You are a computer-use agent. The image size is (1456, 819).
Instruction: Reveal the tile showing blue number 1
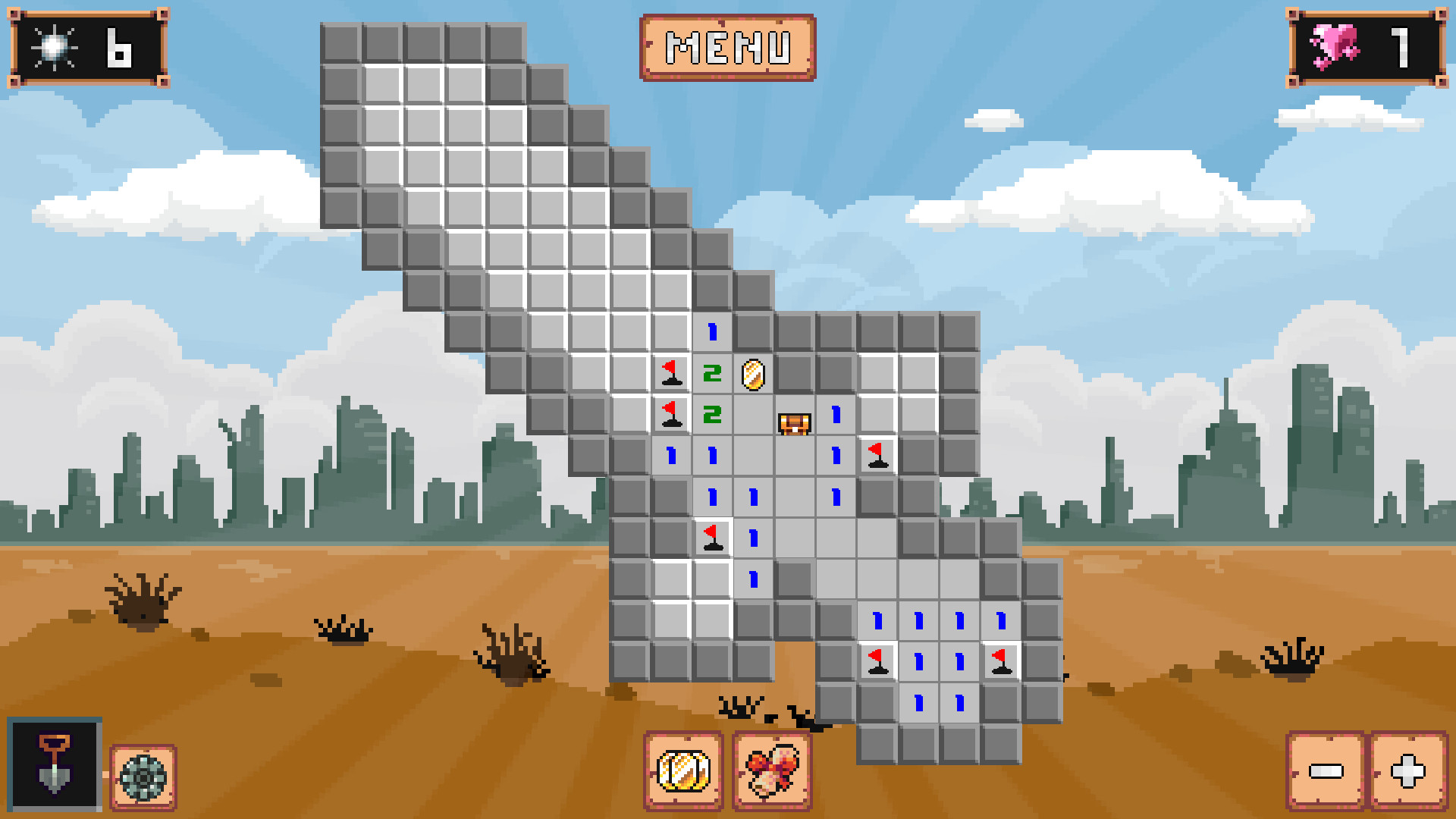(x=711, y=331)
